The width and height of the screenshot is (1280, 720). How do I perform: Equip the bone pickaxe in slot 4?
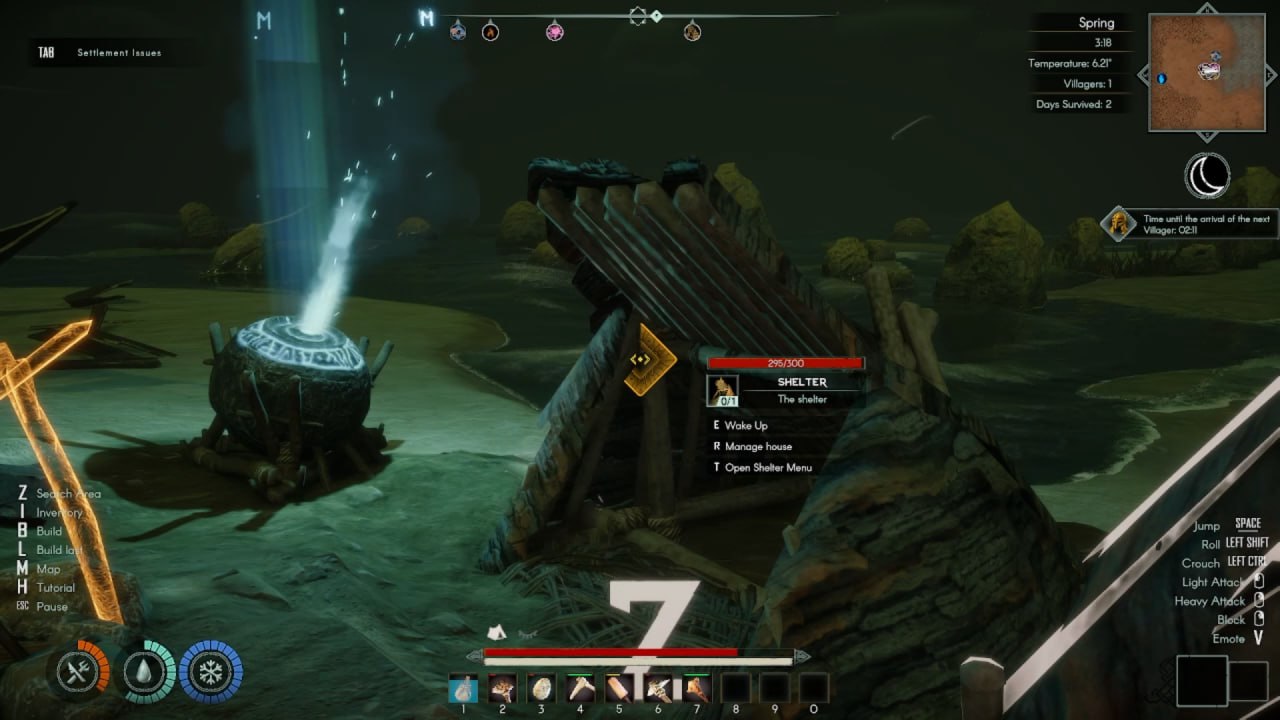point(580,688)
